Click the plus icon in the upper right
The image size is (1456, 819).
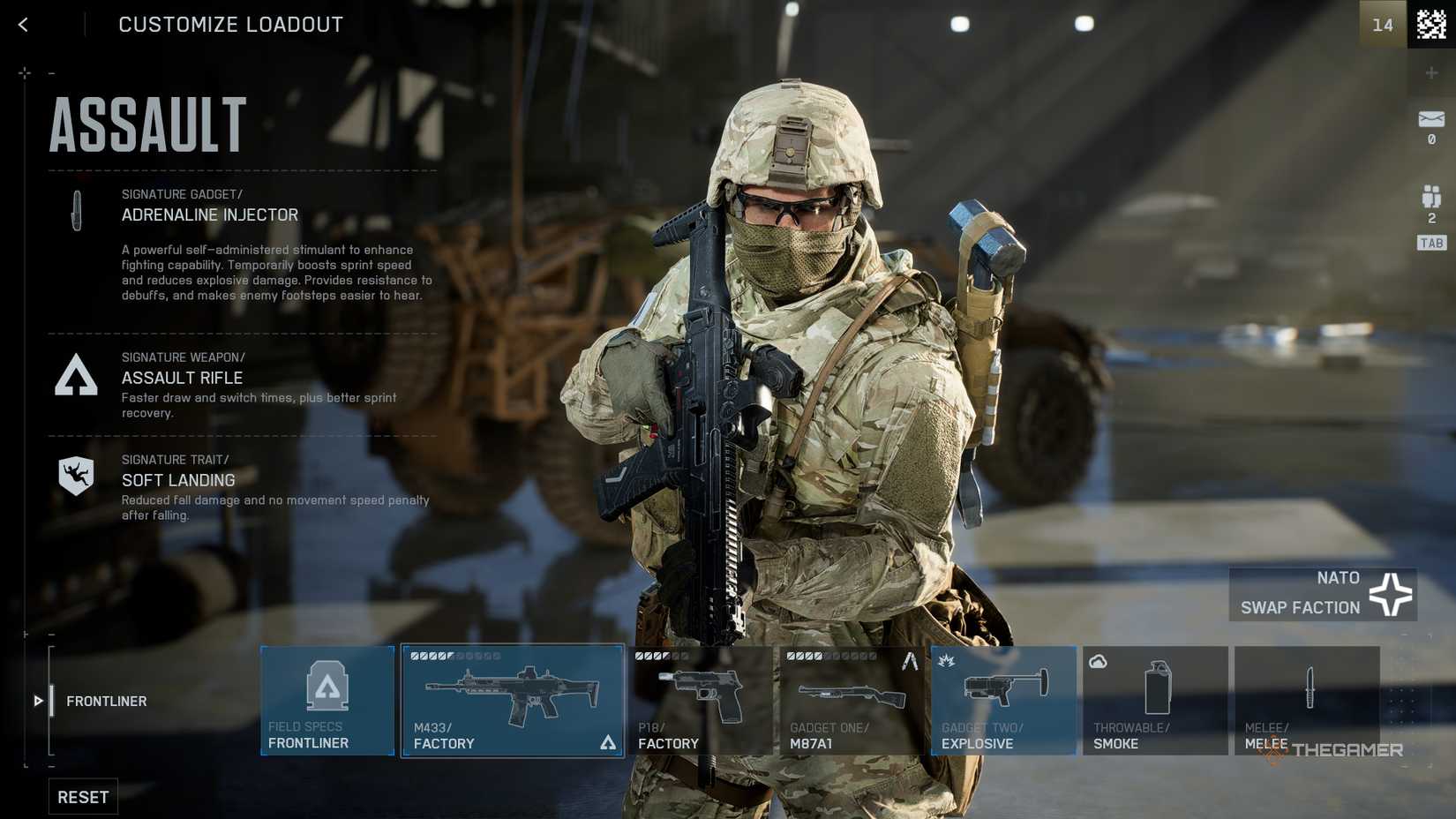(1431, 72)
